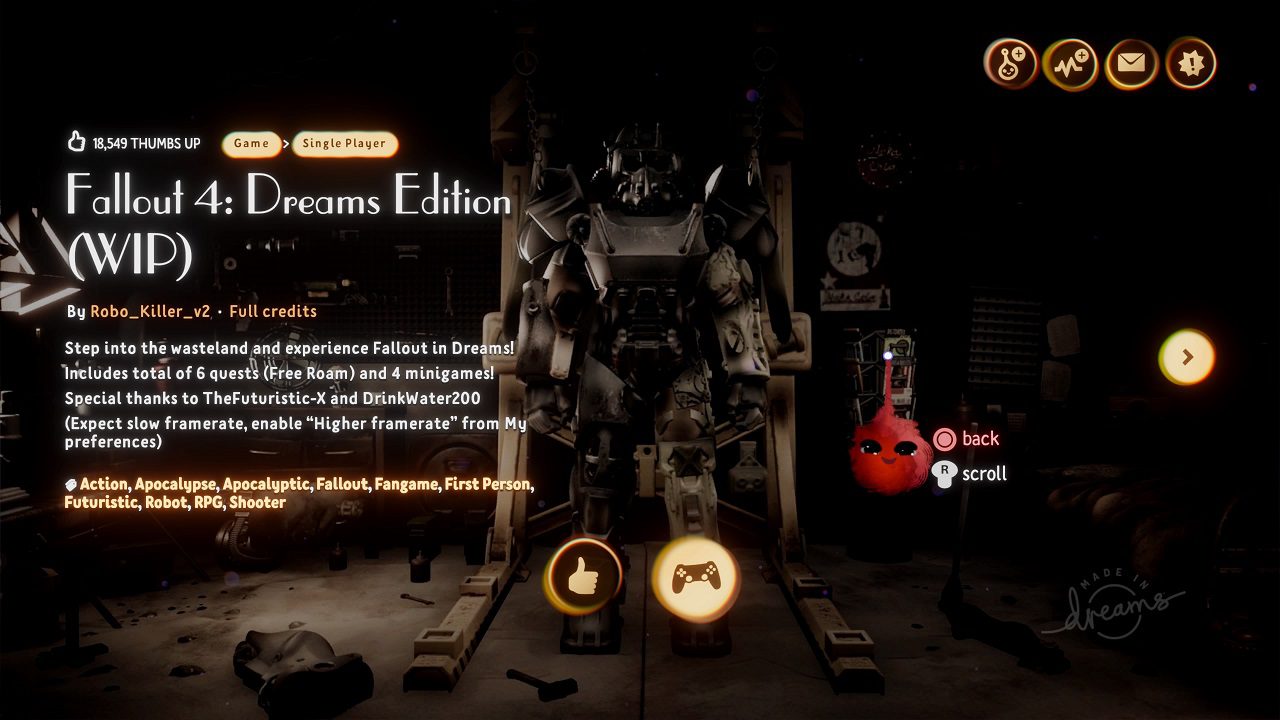Browse the Action tag
1280x720 pixels.
click(104, 484)
